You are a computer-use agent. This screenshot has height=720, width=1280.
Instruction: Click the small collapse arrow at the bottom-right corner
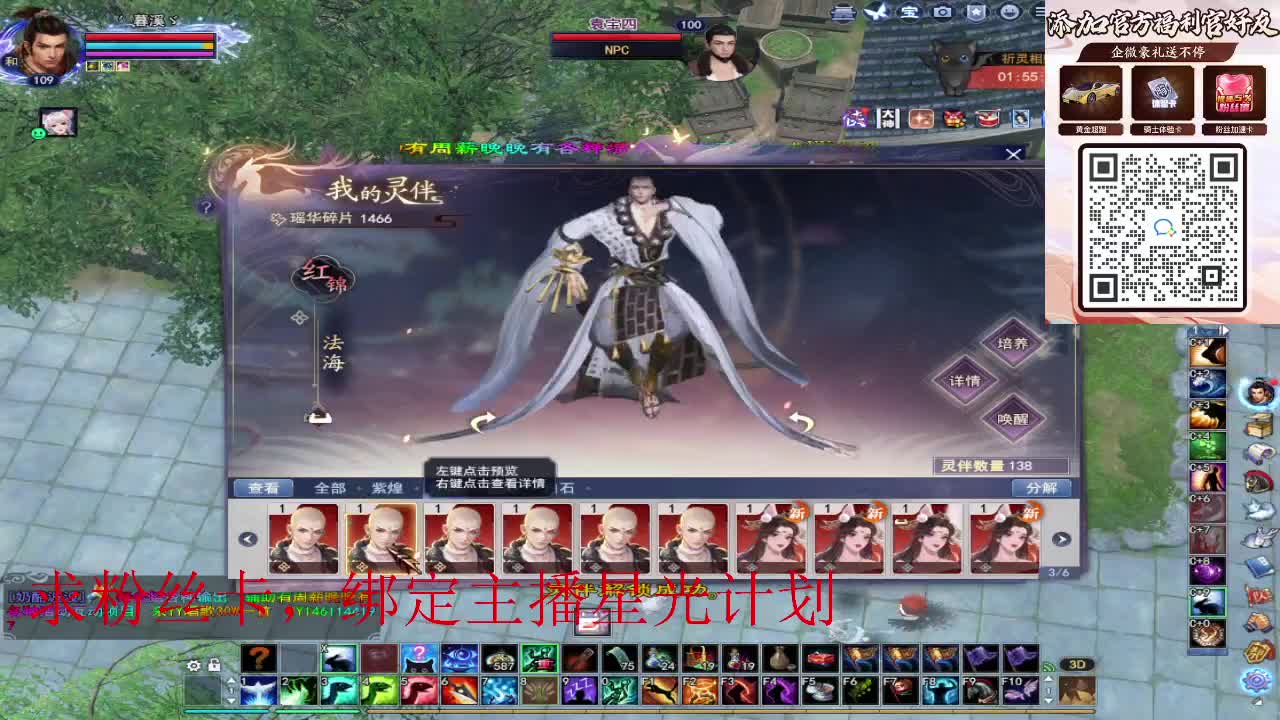(1255, 700)
